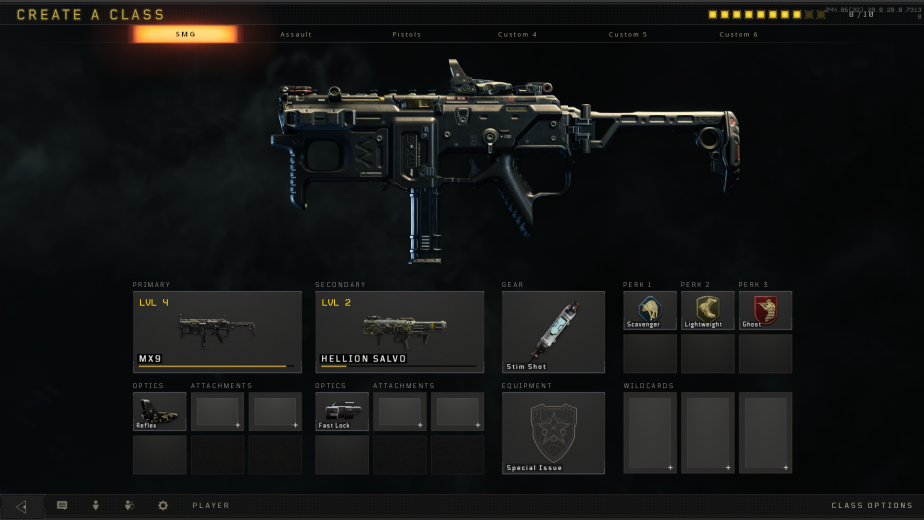Select the Custom 6 class tab
Viewport: 924px width, 520px height.
pos(738,34)
